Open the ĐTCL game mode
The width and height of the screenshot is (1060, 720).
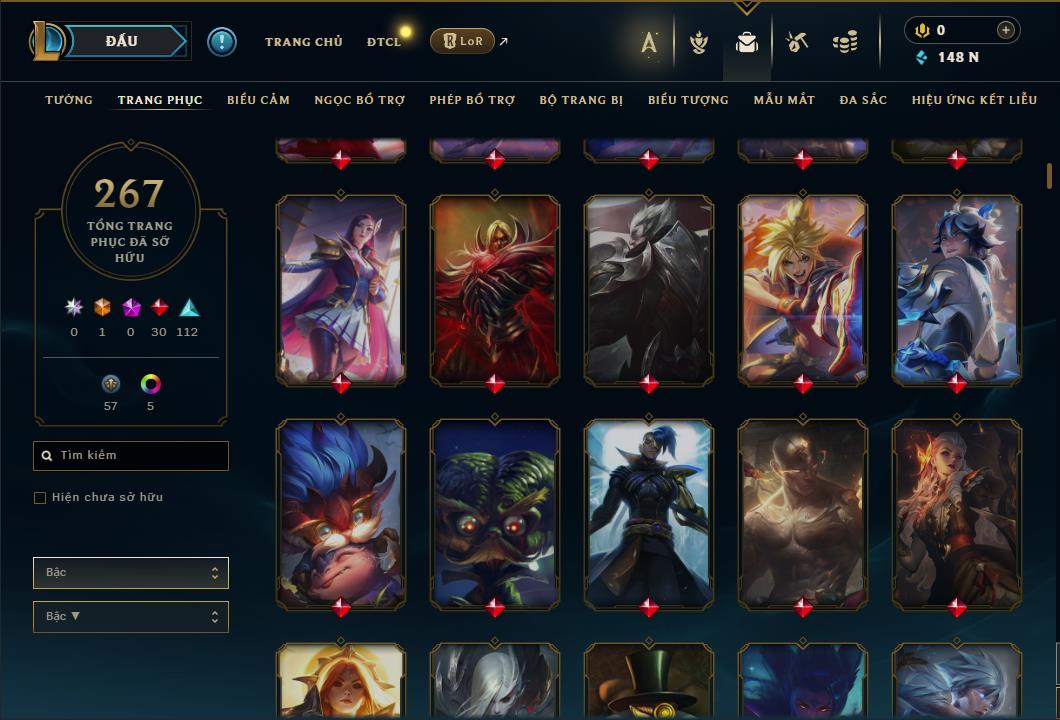point(383,42)
